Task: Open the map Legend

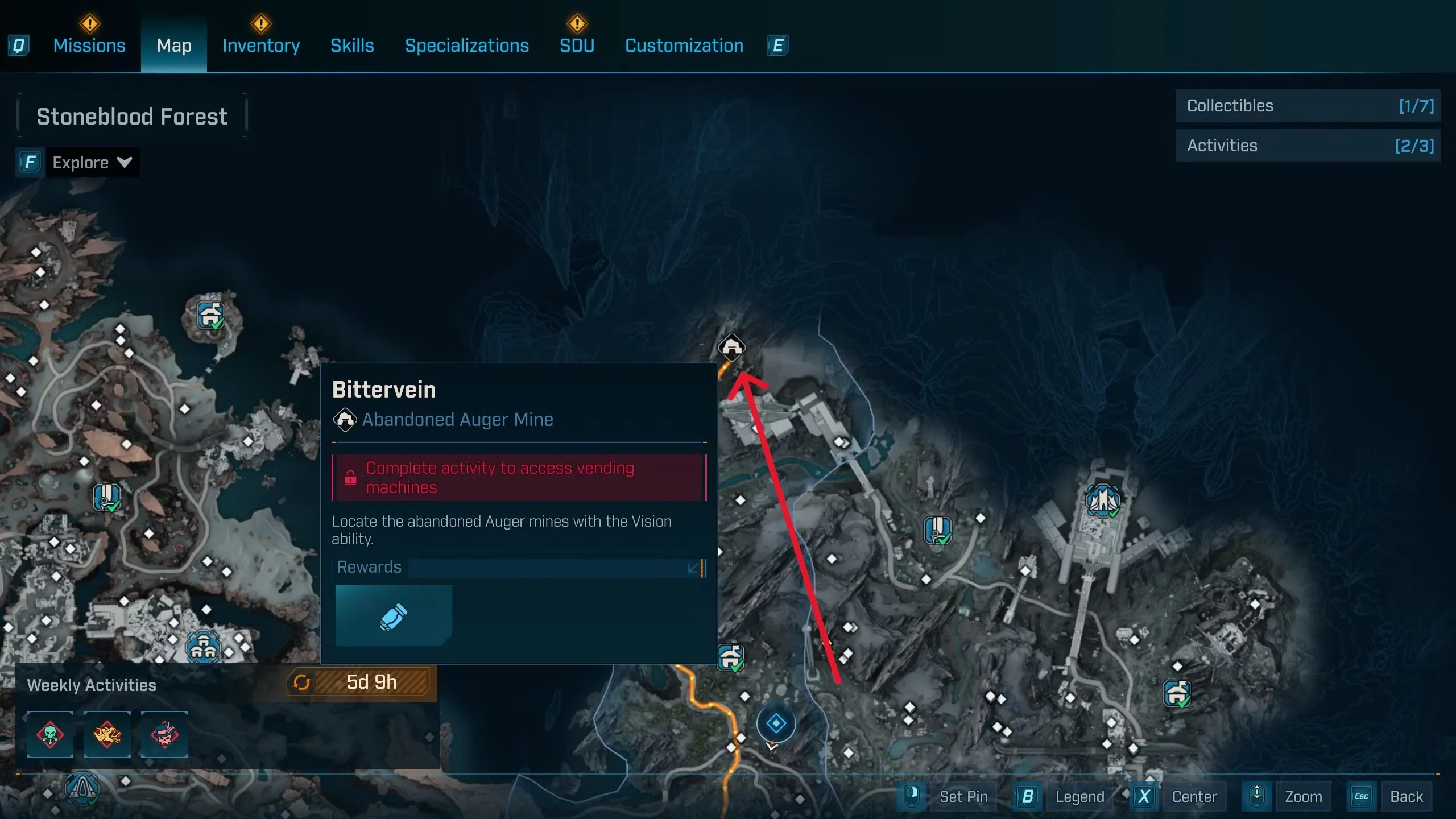Action: [x=1079, y=796]
